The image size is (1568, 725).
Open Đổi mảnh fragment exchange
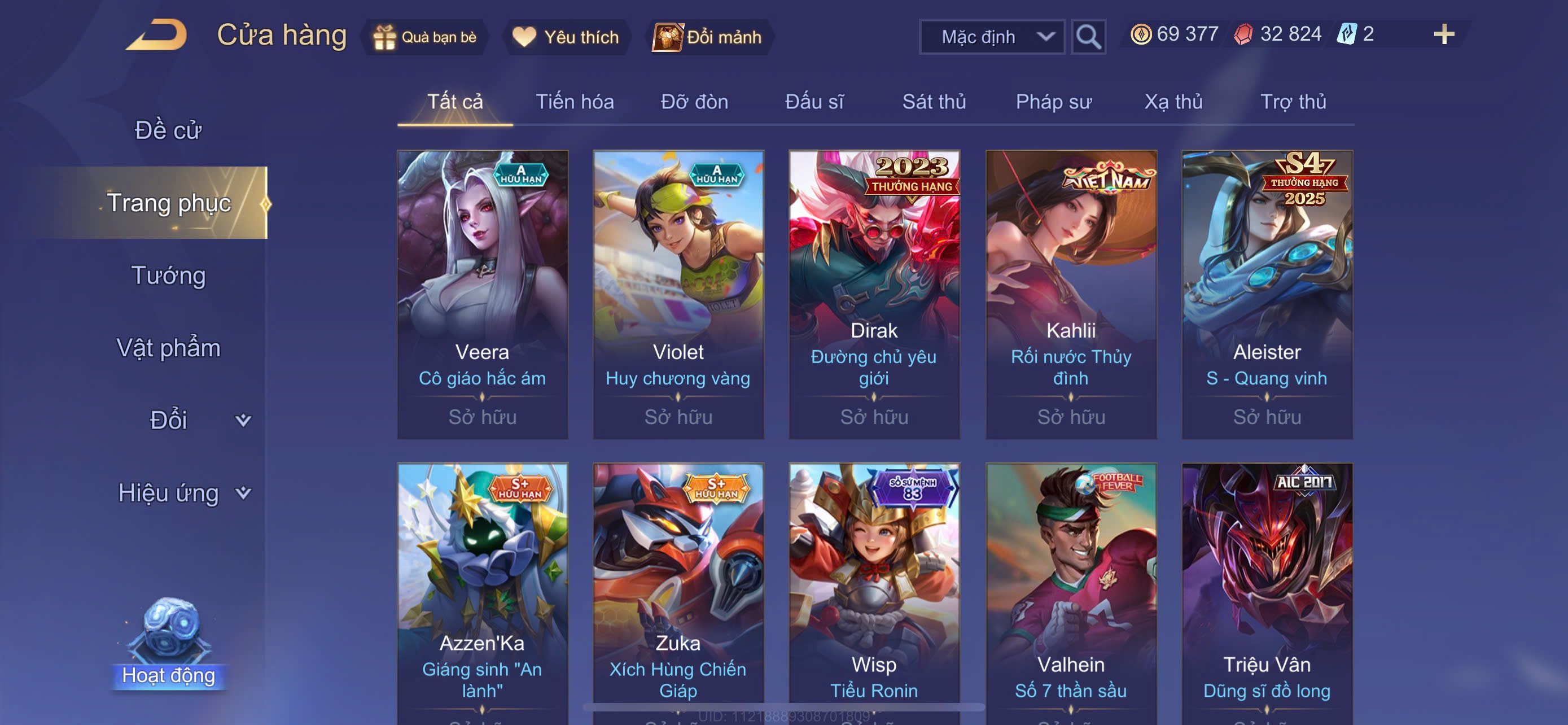[x=708, y=37]
